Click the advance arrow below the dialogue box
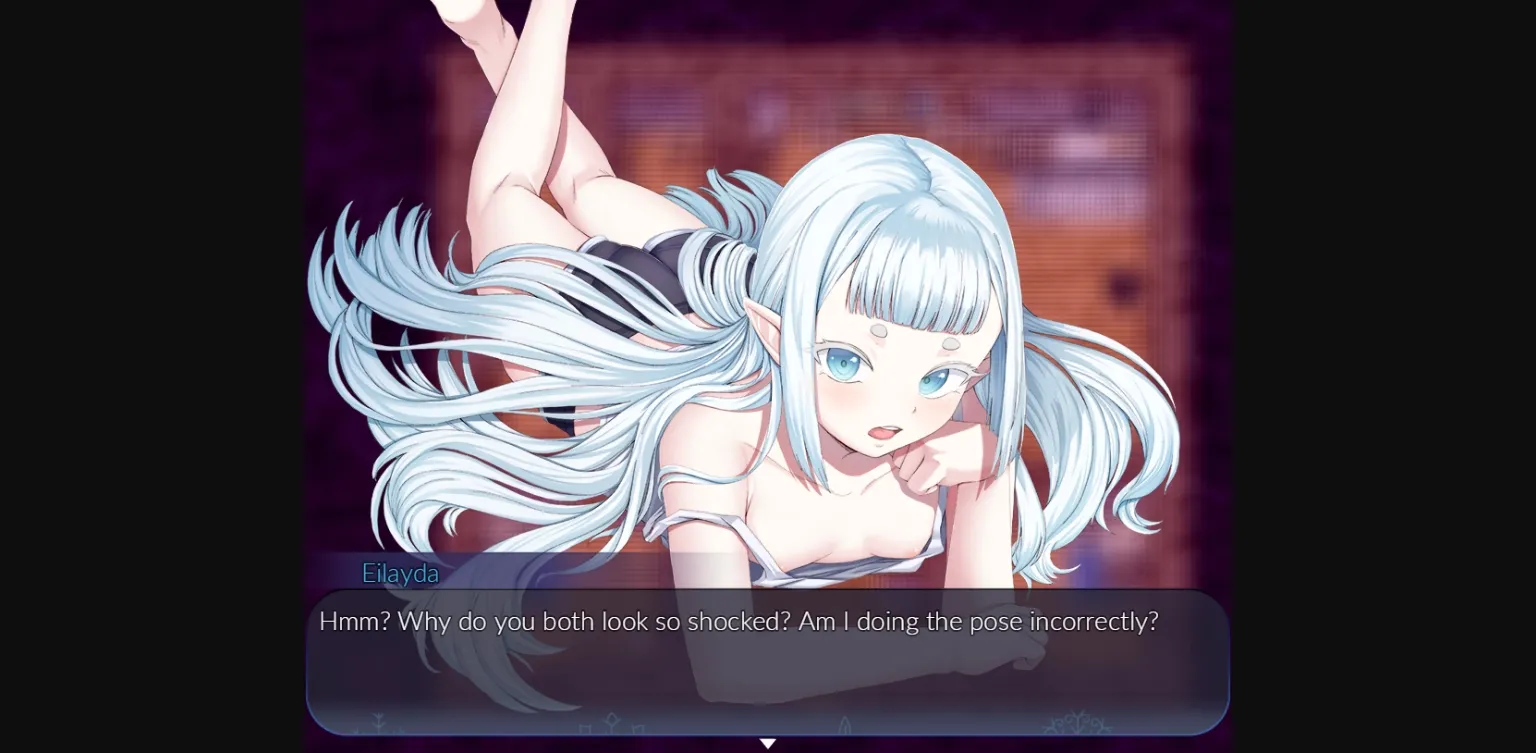The image size is (1536, 753). point(768,743)
